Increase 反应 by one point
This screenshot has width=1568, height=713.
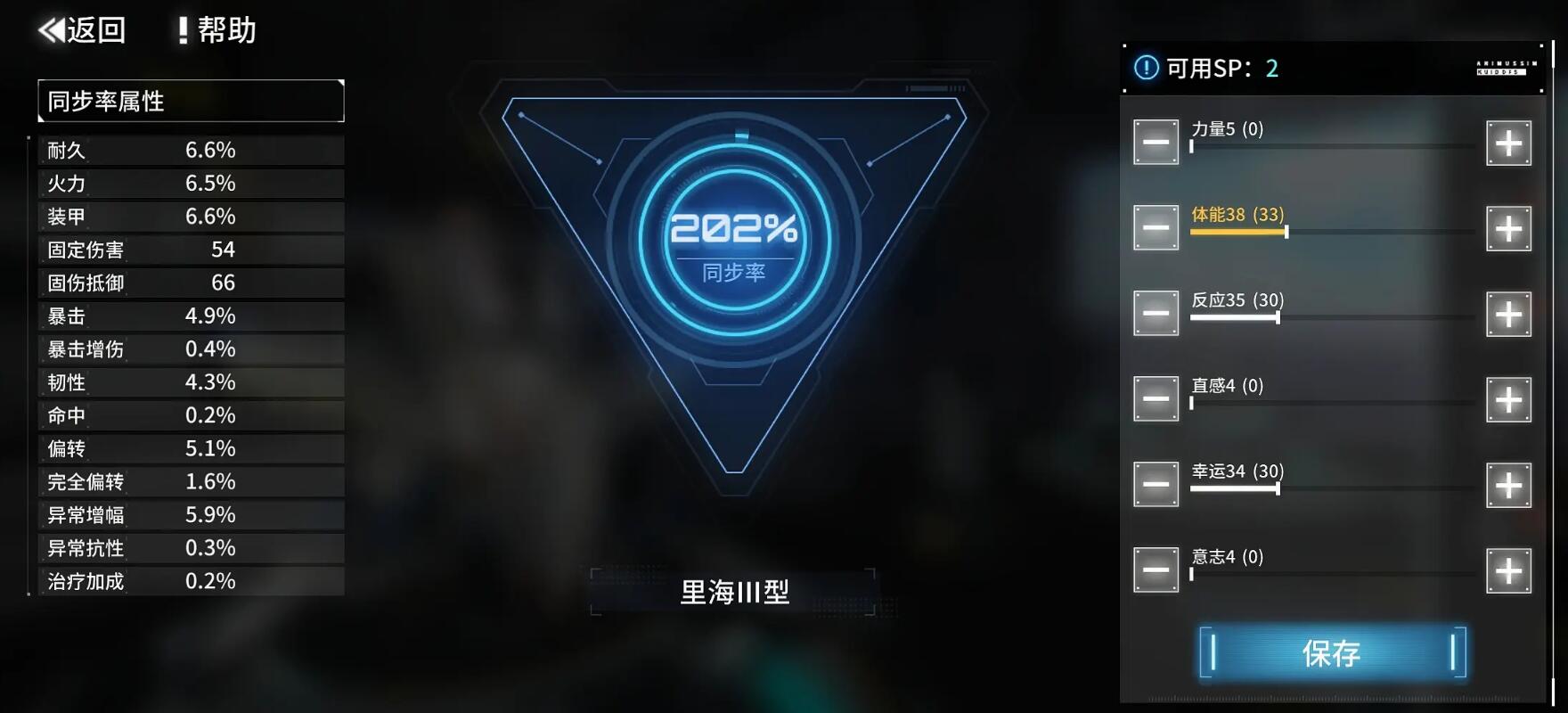(x=1508, y=315)
